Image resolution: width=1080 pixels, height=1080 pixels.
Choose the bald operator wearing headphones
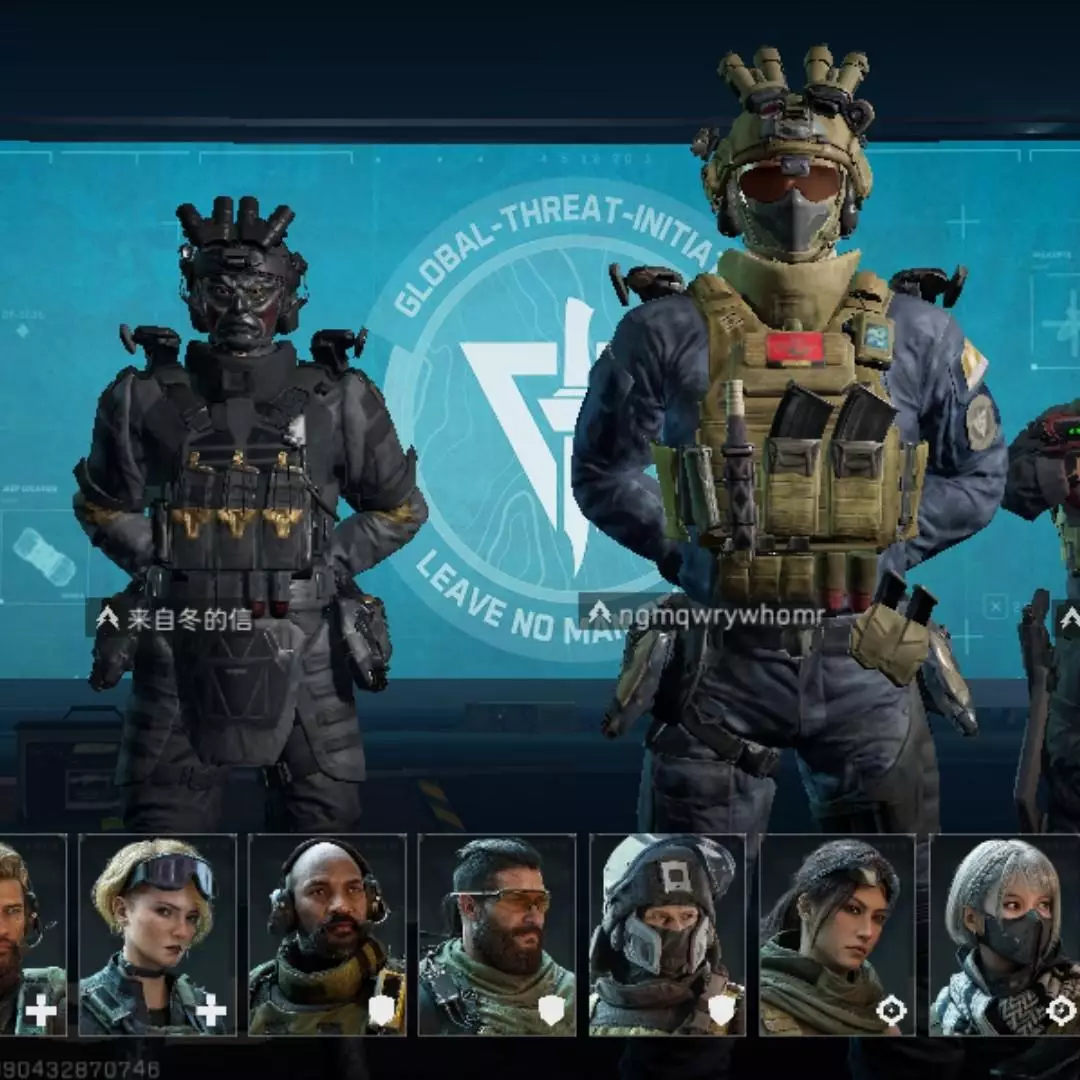point(327,935)
